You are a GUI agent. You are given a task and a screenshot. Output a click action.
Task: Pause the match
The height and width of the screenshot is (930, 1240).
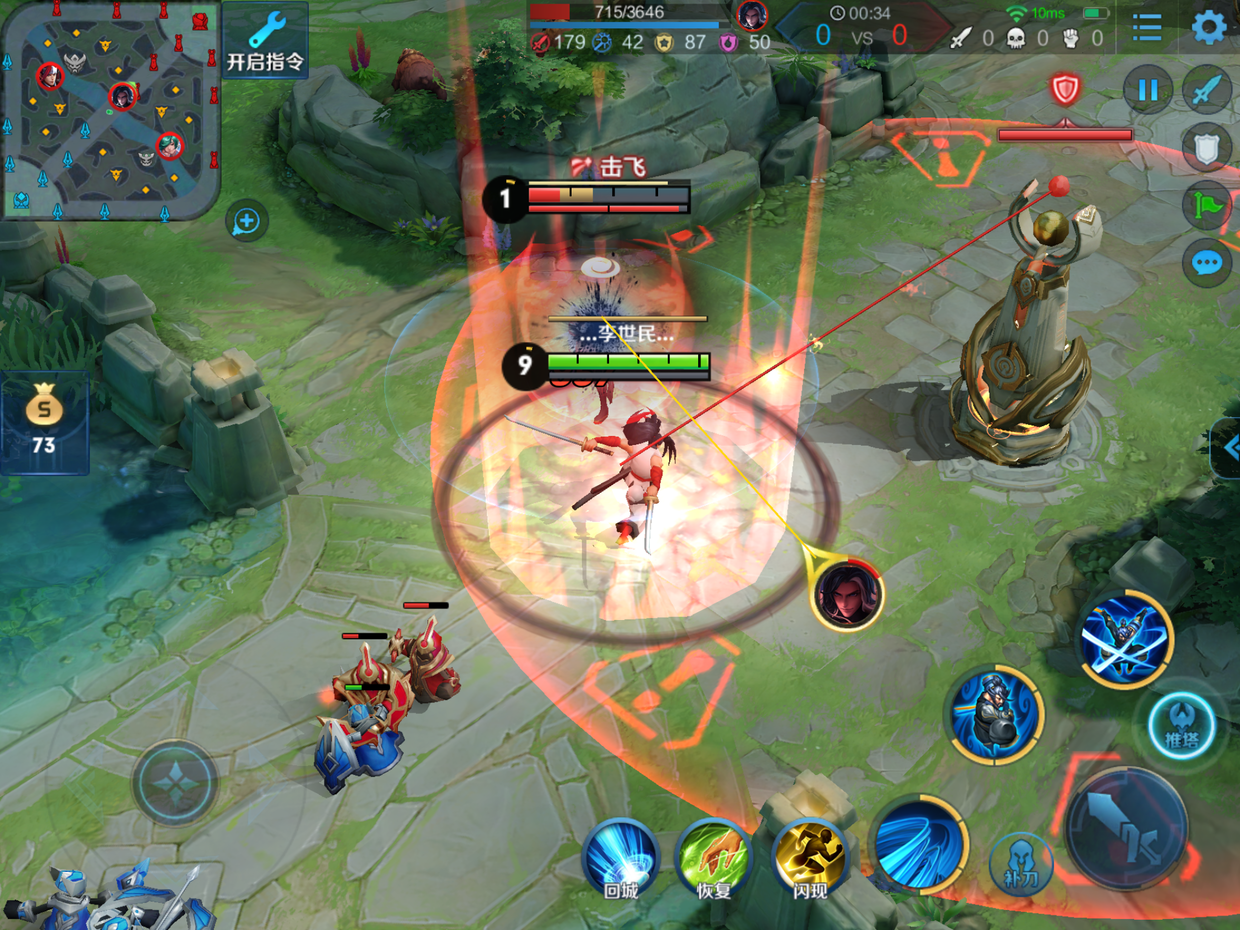[x=1147, y=91]
